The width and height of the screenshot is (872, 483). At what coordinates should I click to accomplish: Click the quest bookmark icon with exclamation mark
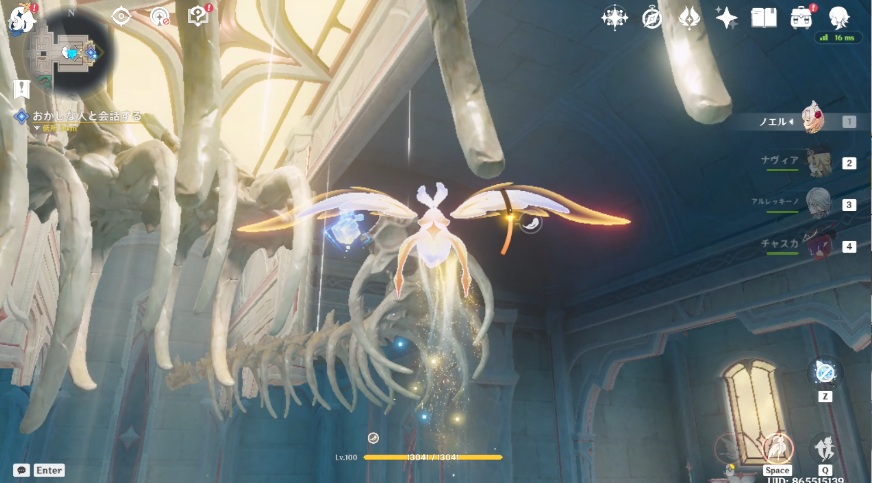21,89
